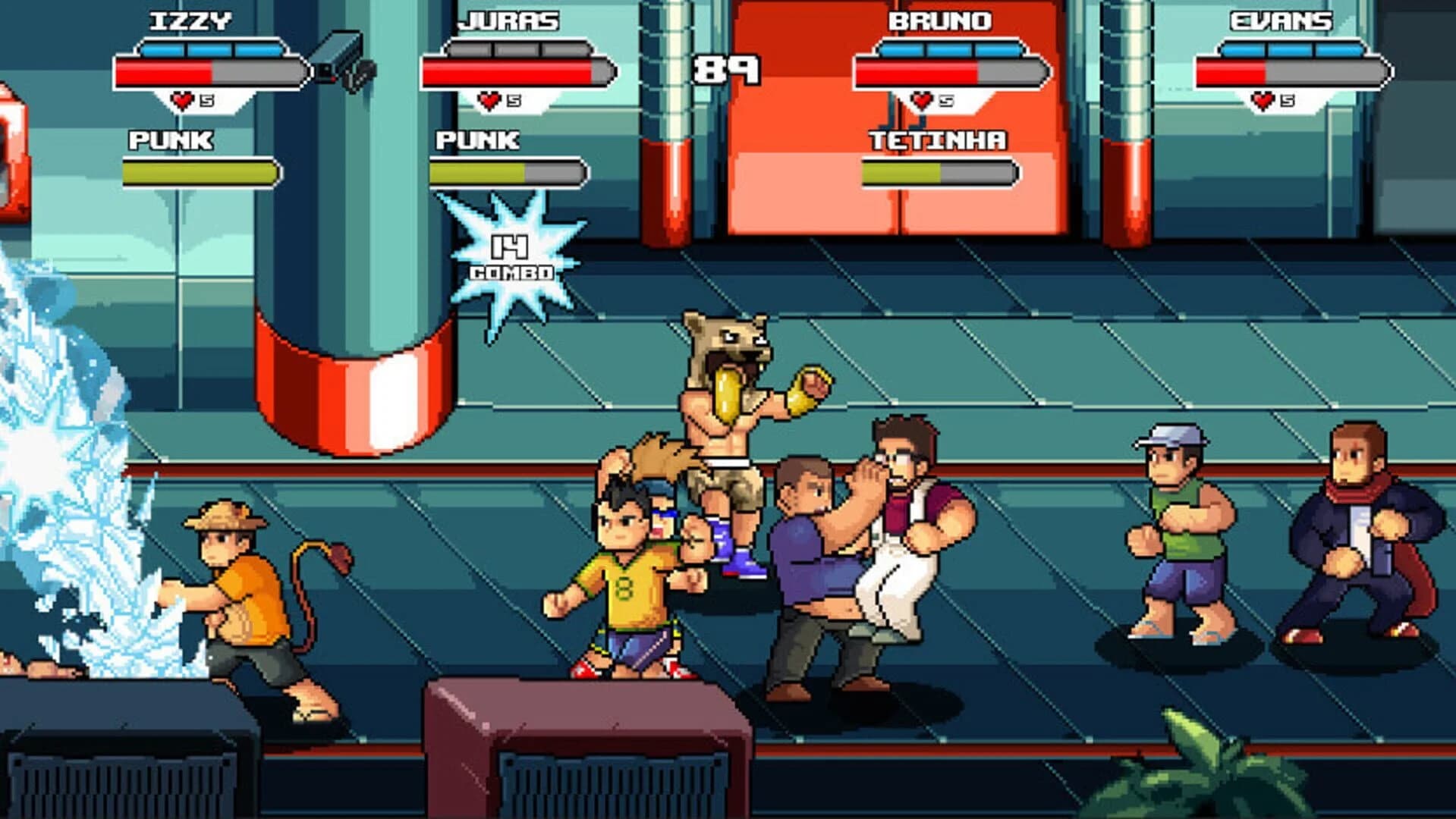
Task: Click the 89 timer counter
Action: tap(725, 68)
